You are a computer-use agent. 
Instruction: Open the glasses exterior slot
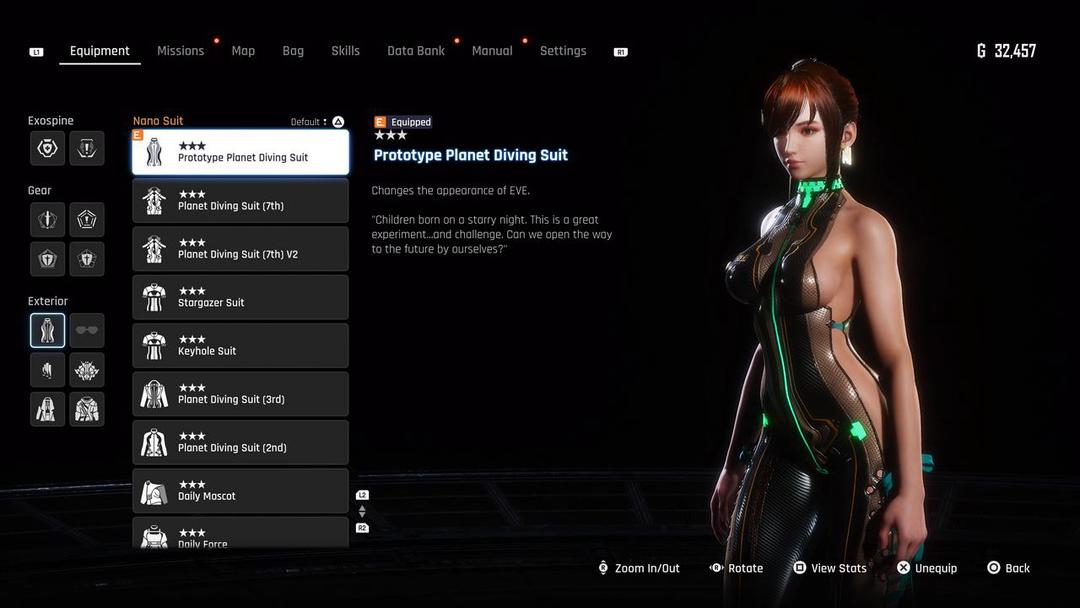click(x=87, y=330)
